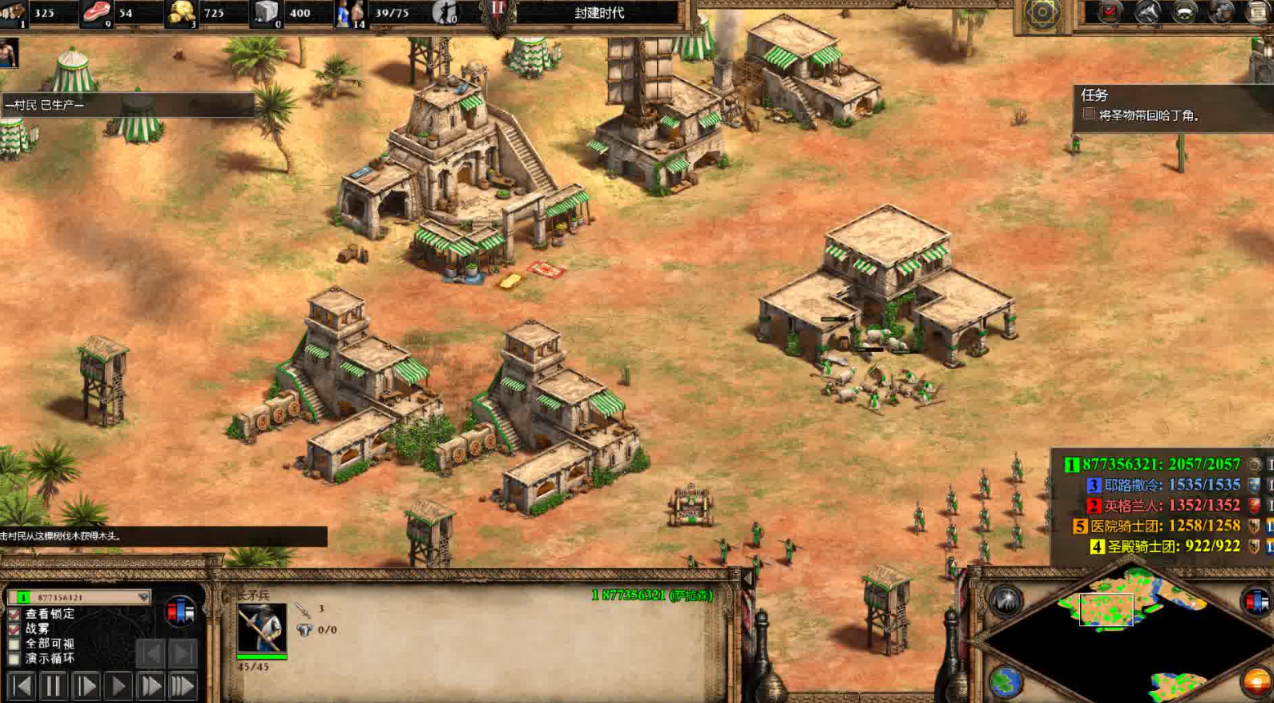This screenshot has width=1274, height=703.
Task: Toggle the 查看锁定 checkbox
Action: click(x=14, y=614)
